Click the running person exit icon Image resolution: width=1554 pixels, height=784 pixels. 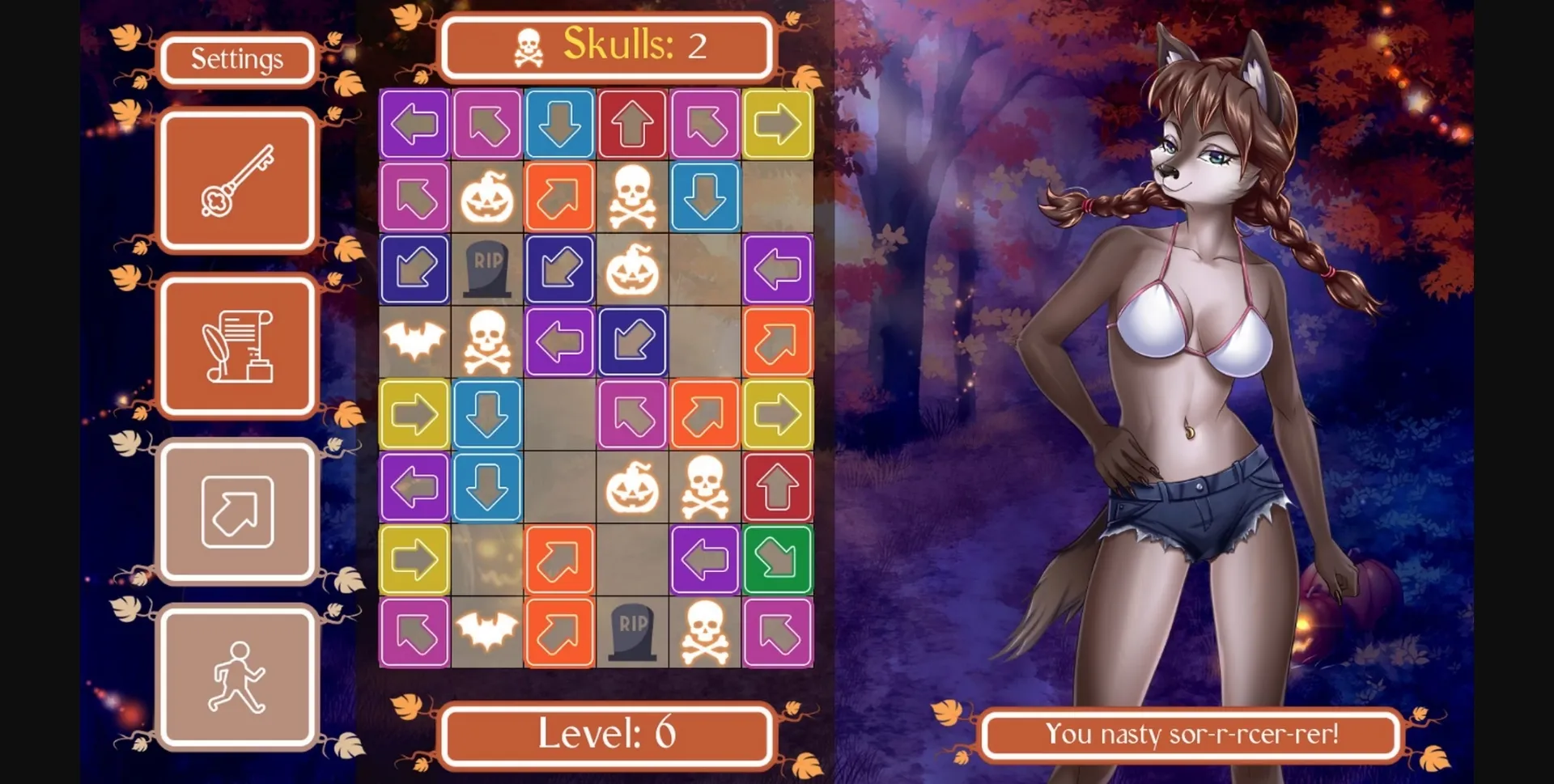coord(237,678)
